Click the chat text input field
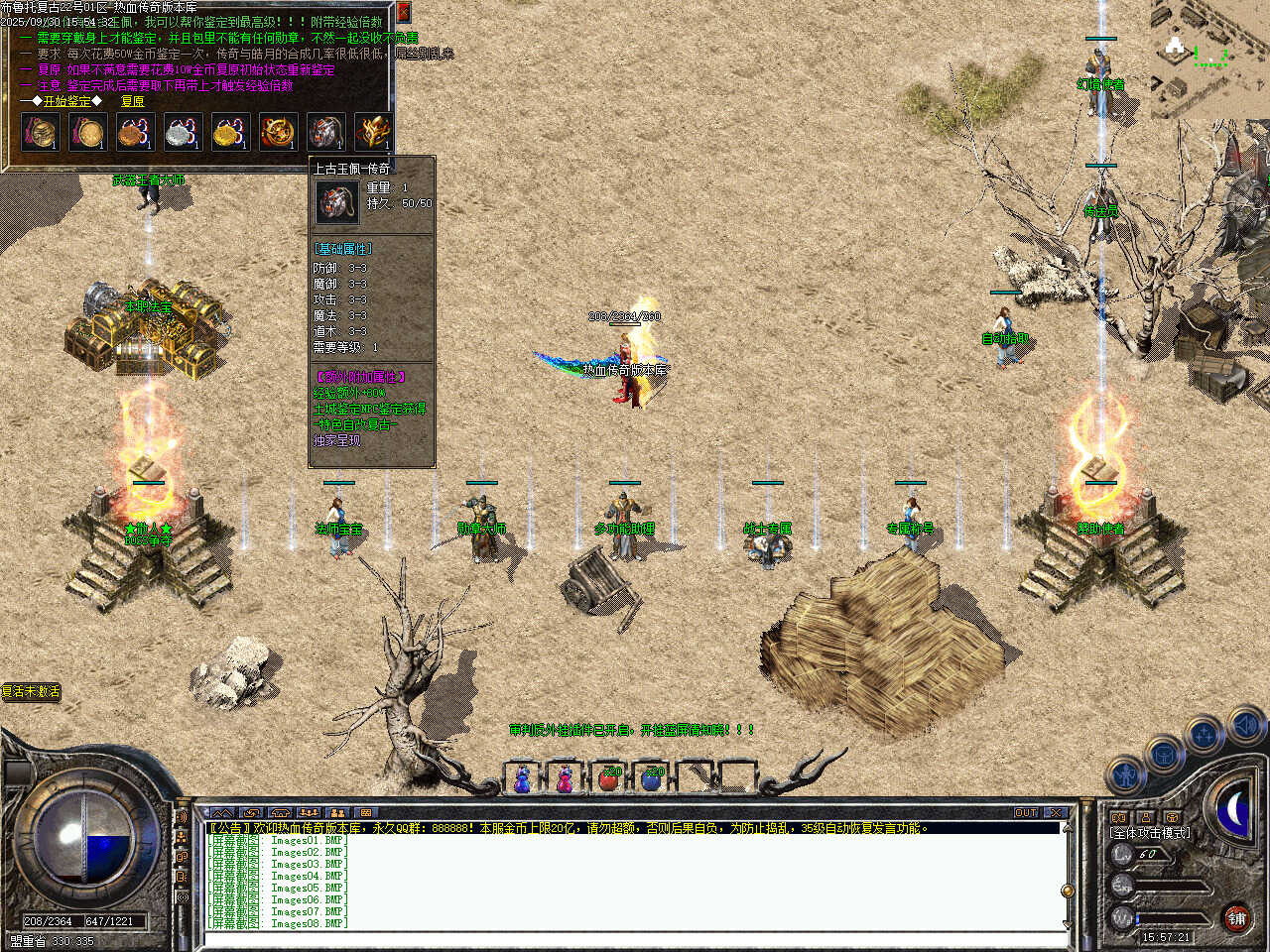 [x=635, y=938]
